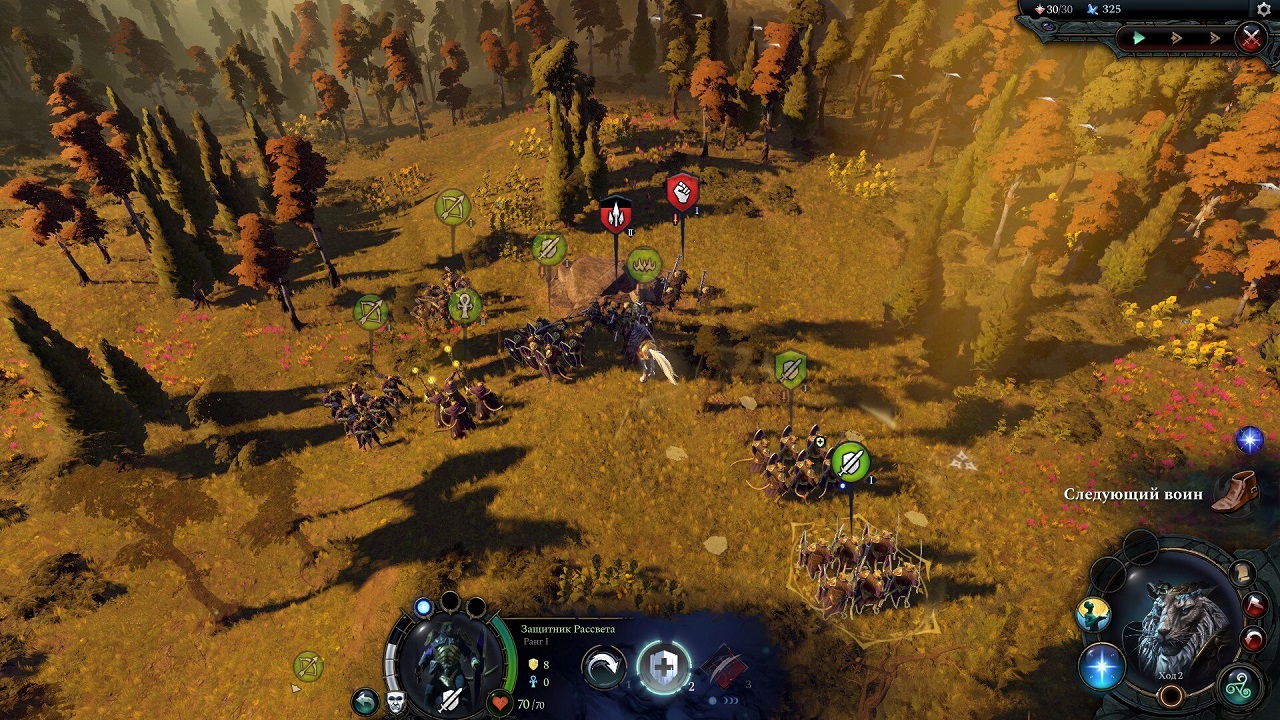Screen dimensions: 1280x720
Task: Click the green play arrow on the top bar
Action: pos(1140,37)
